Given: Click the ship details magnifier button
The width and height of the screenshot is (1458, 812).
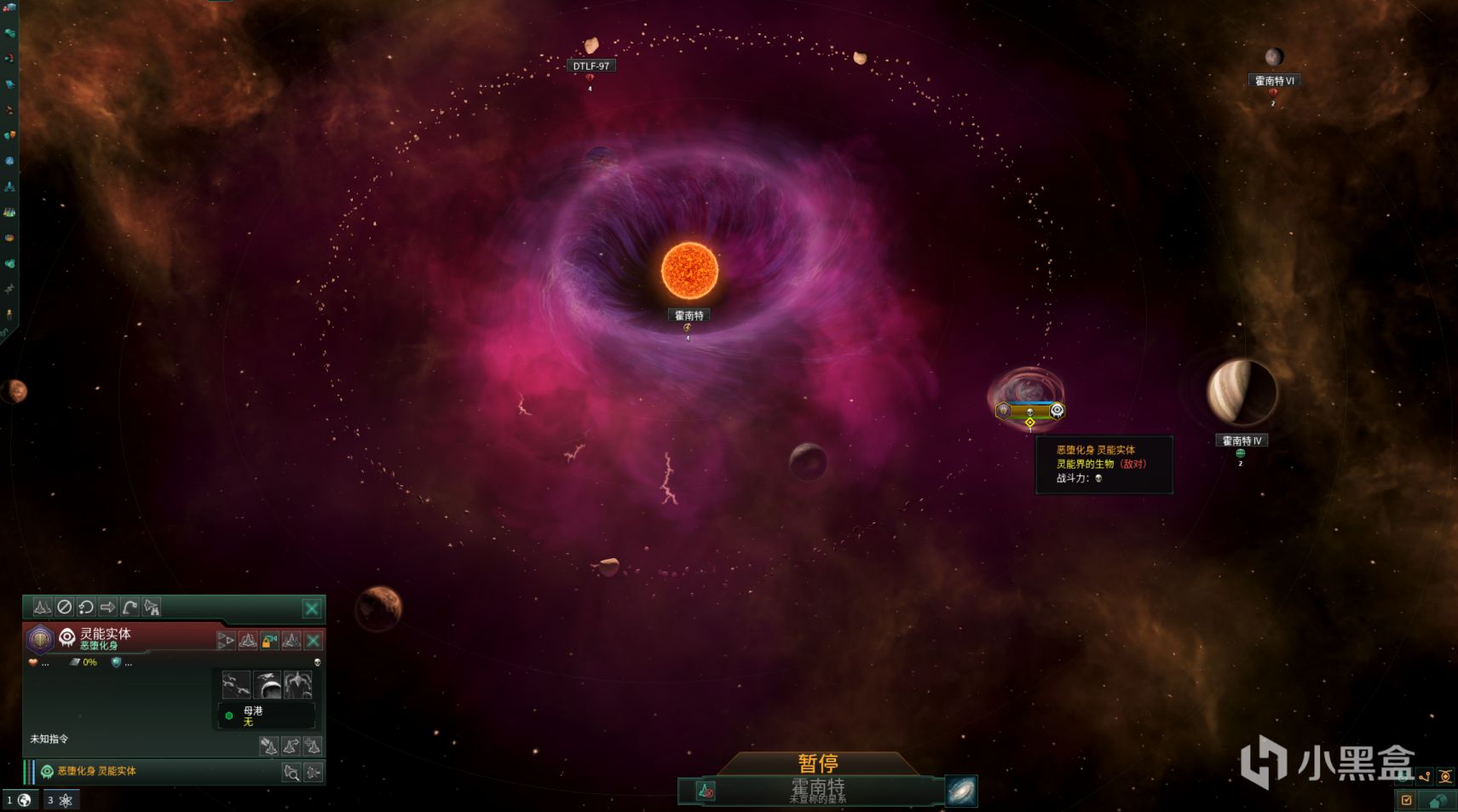Looking at the screenshot, I should 291,773.
